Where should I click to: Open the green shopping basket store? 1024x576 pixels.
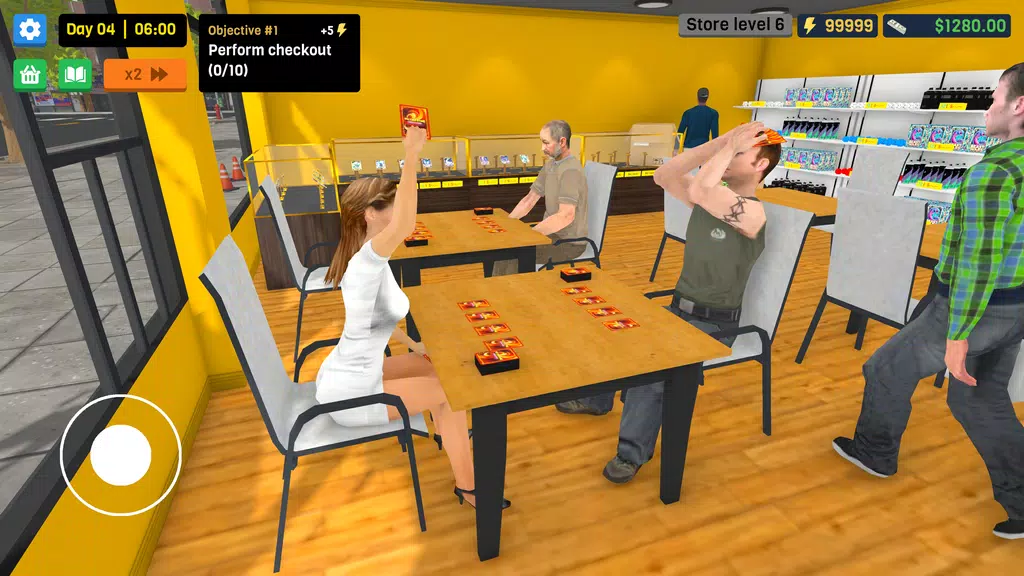[x=30, y=74]
